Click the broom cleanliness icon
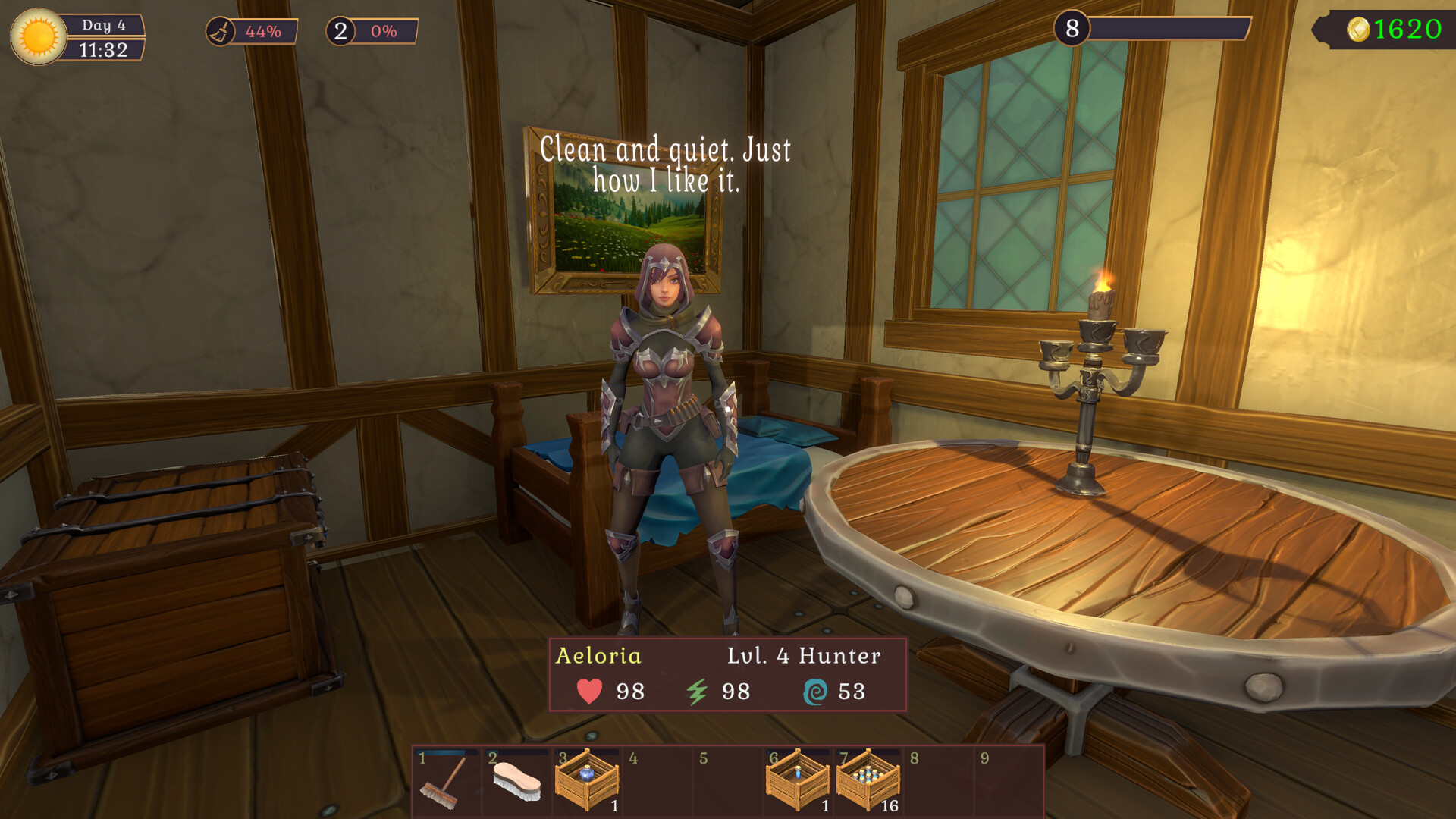This screenshot has width=1456, height=819. click(220, 32)
